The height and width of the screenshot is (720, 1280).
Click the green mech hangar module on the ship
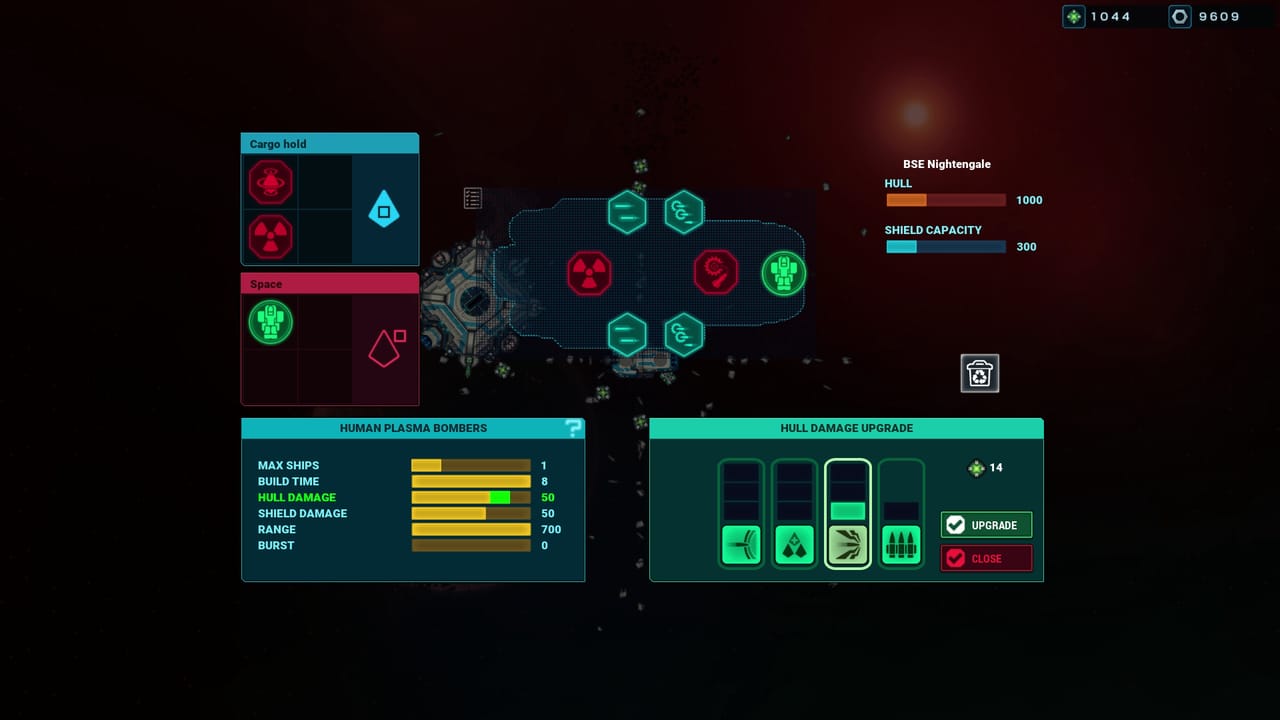[783, 271]
